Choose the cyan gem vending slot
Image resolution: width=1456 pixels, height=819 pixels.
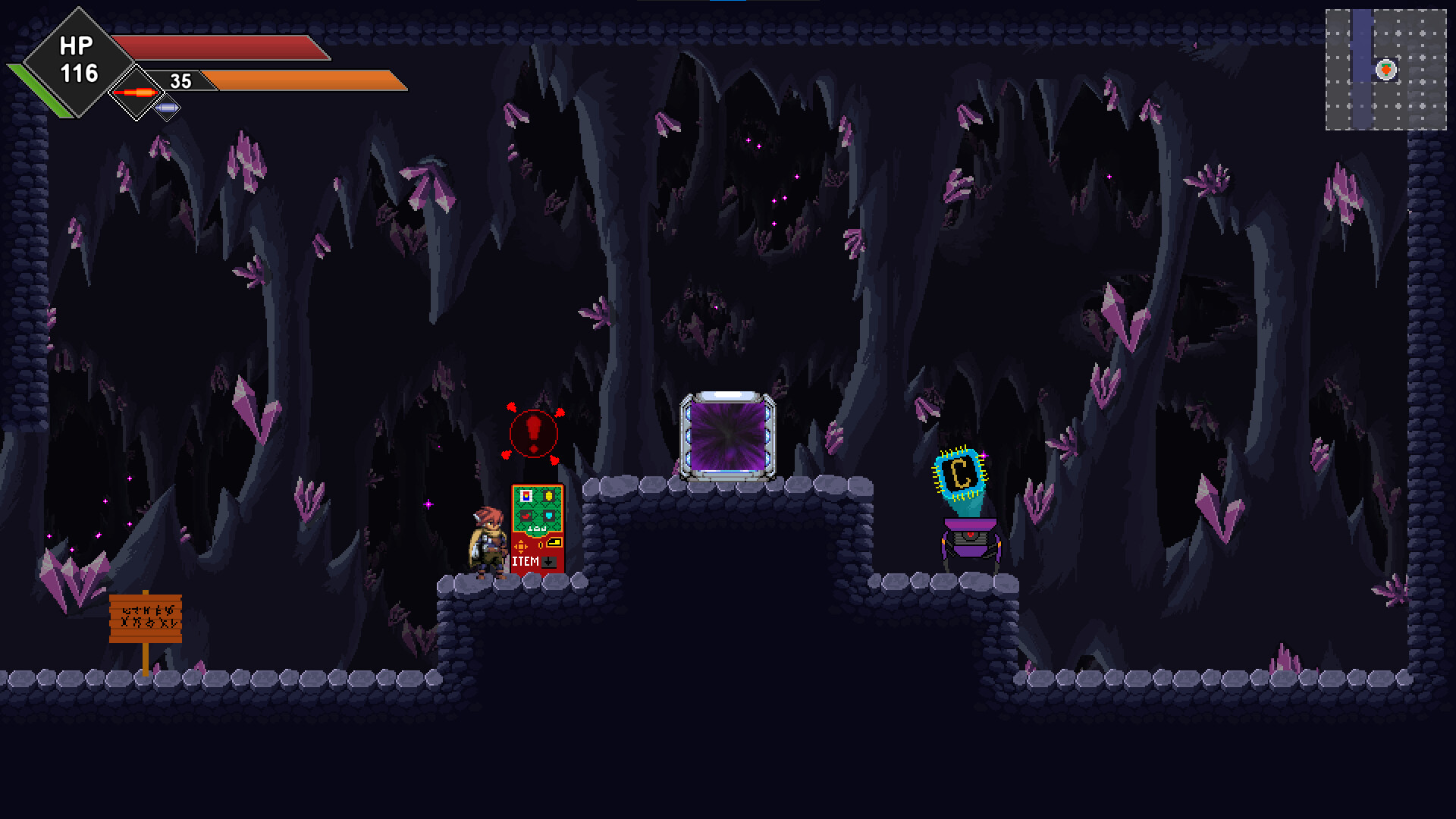coord(549,516)
